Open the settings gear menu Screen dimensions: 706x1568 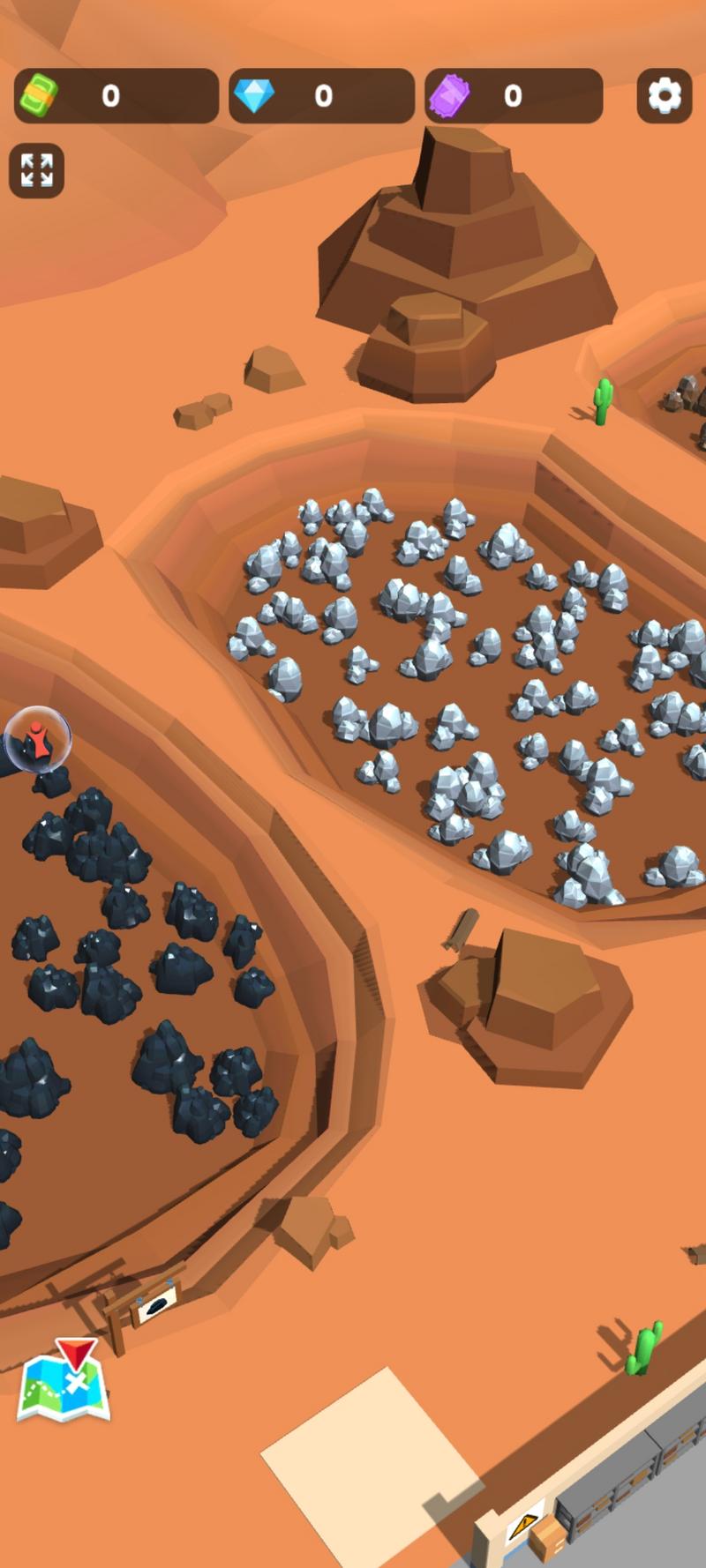(x=664, y=95)
